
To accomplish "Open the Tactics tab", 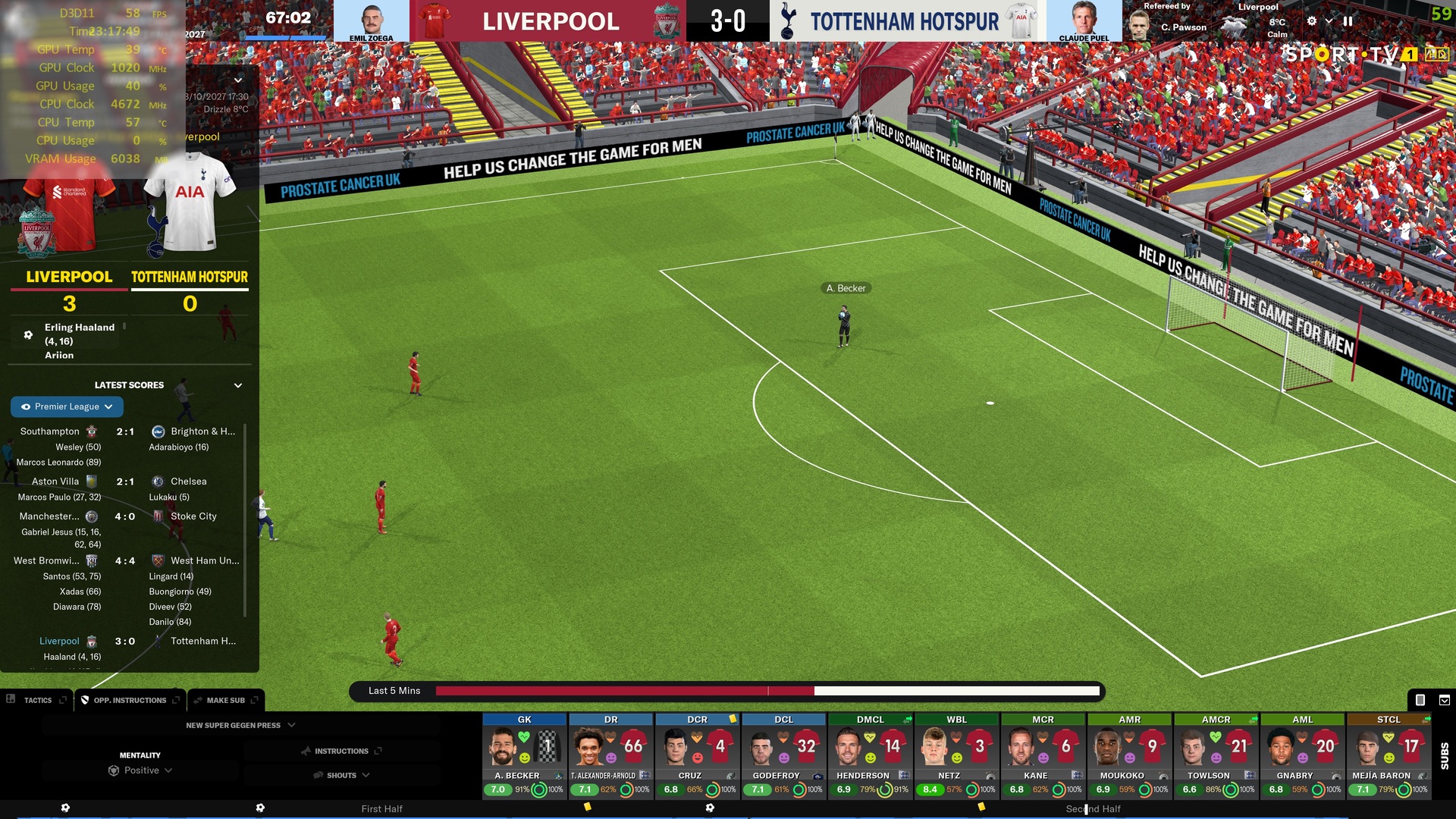I will pos(37,700).
